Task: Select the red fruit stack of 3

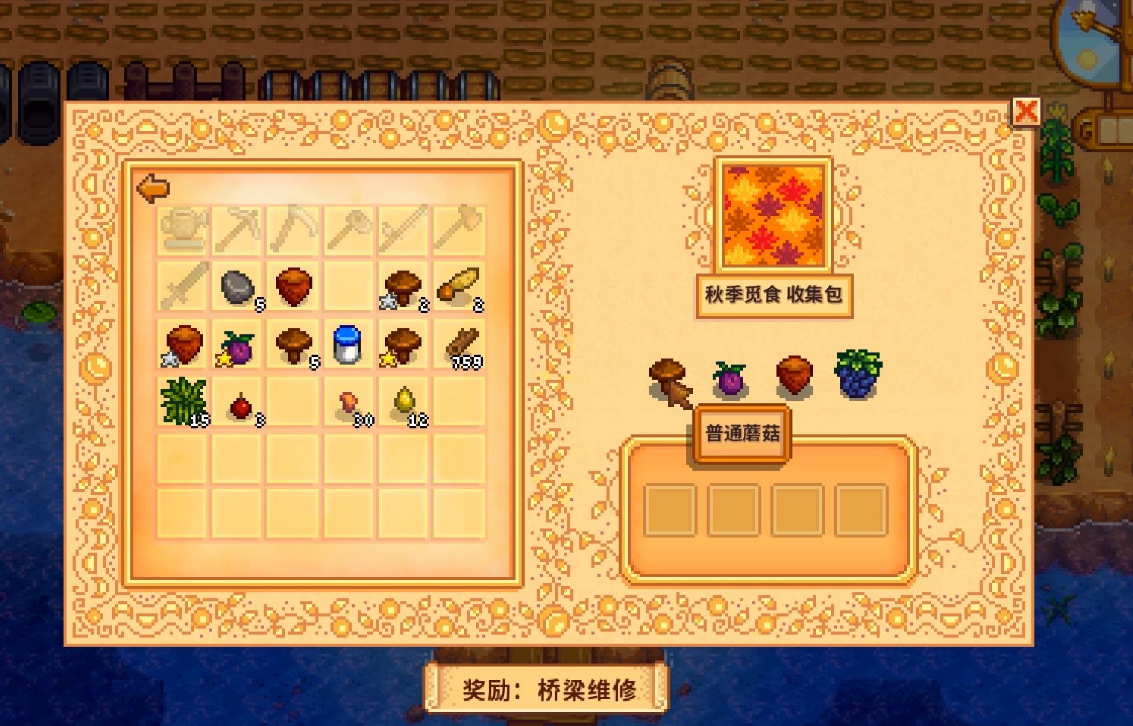Action: coord(239,404)
